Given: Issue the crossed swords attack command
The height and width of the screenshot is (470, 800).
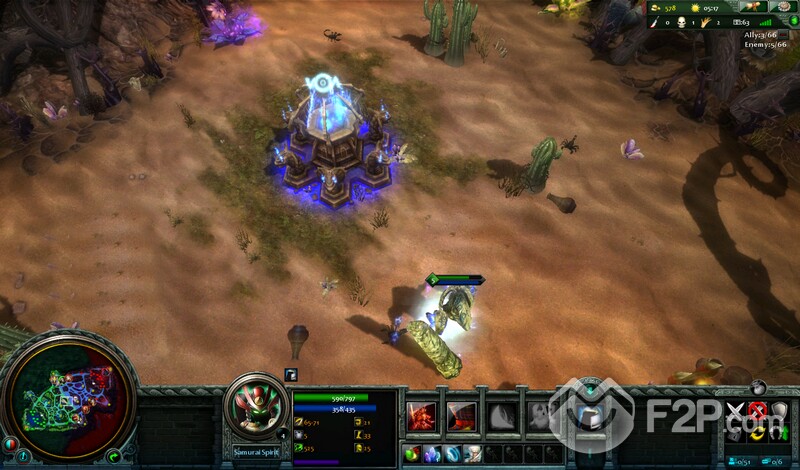Looking at the screenshot, I should coord(737,411).
